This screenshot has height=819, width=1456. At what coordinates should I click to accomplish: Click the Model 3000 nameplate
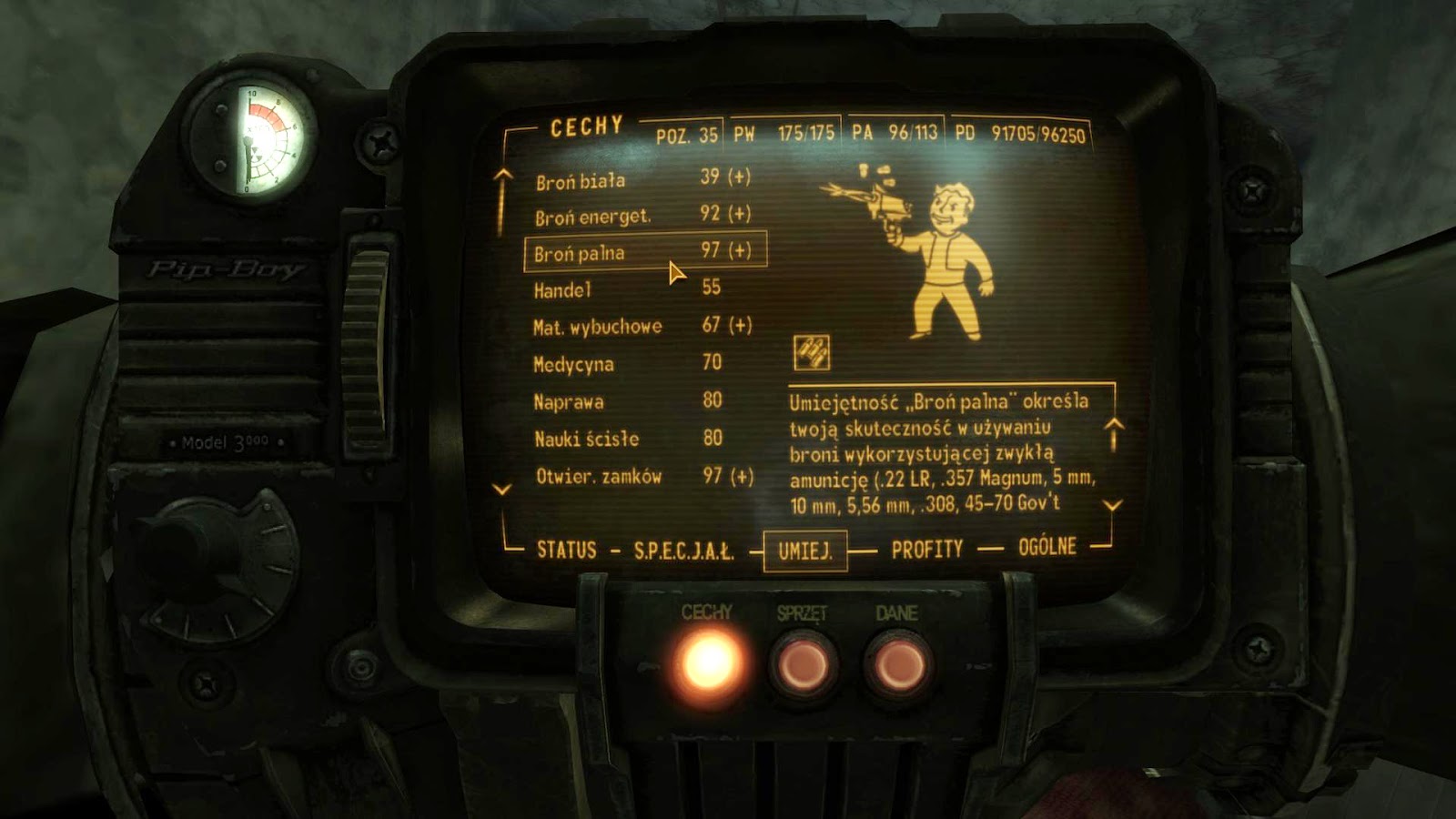[223, 443]
